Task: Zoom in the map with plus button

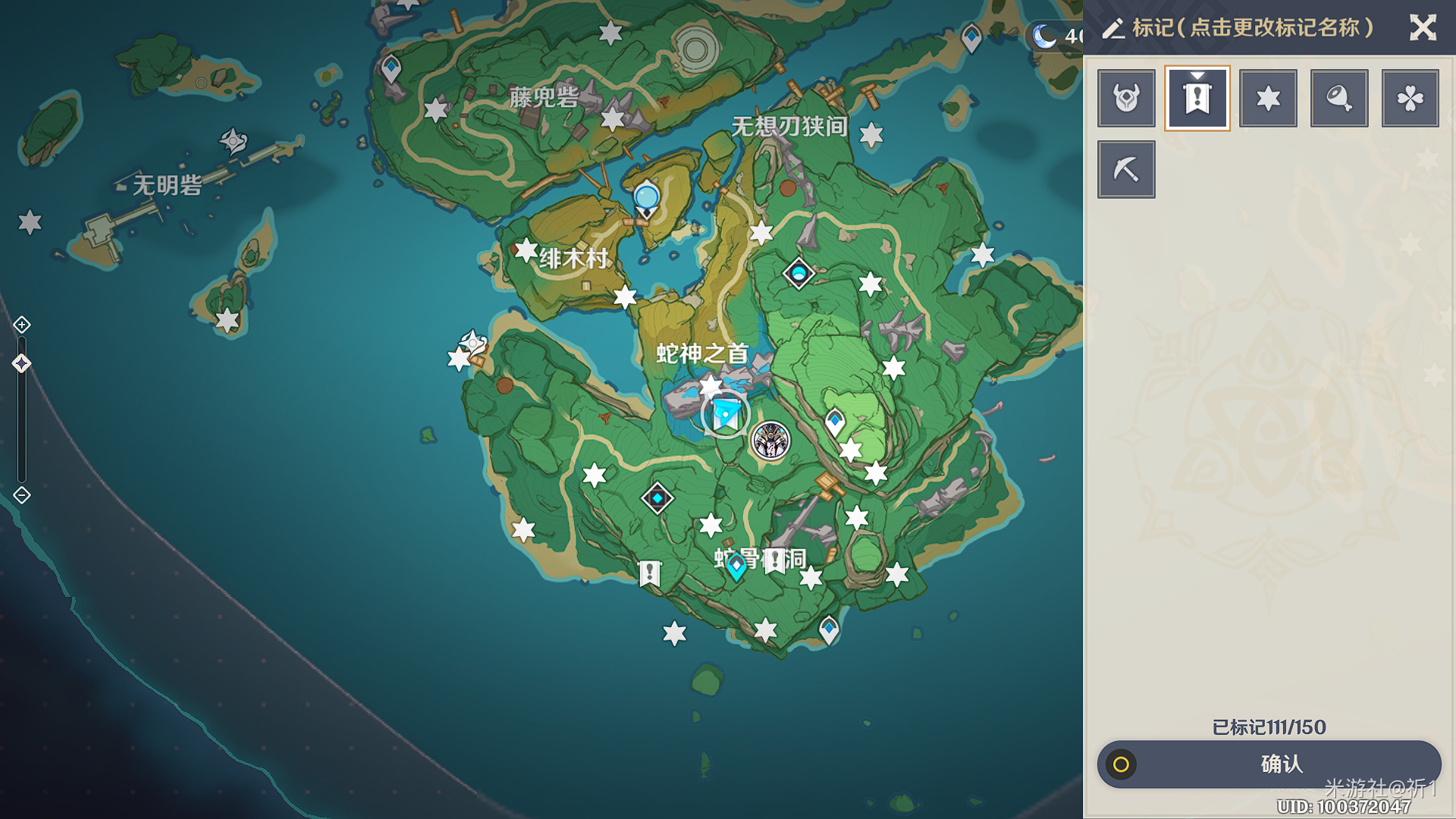Action: pos(22,325)
